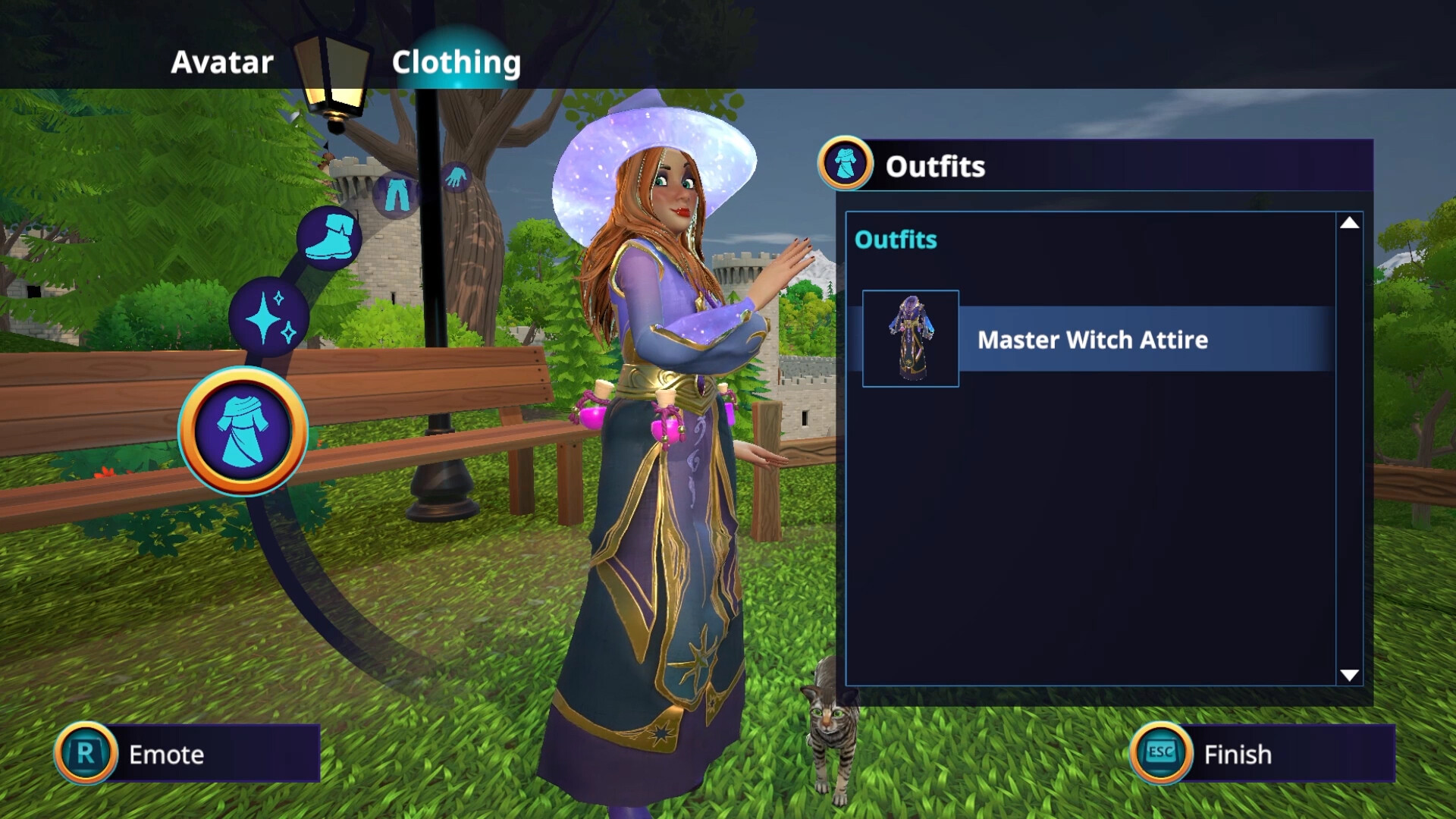Click the Outfits section header text

pos(896,240)
